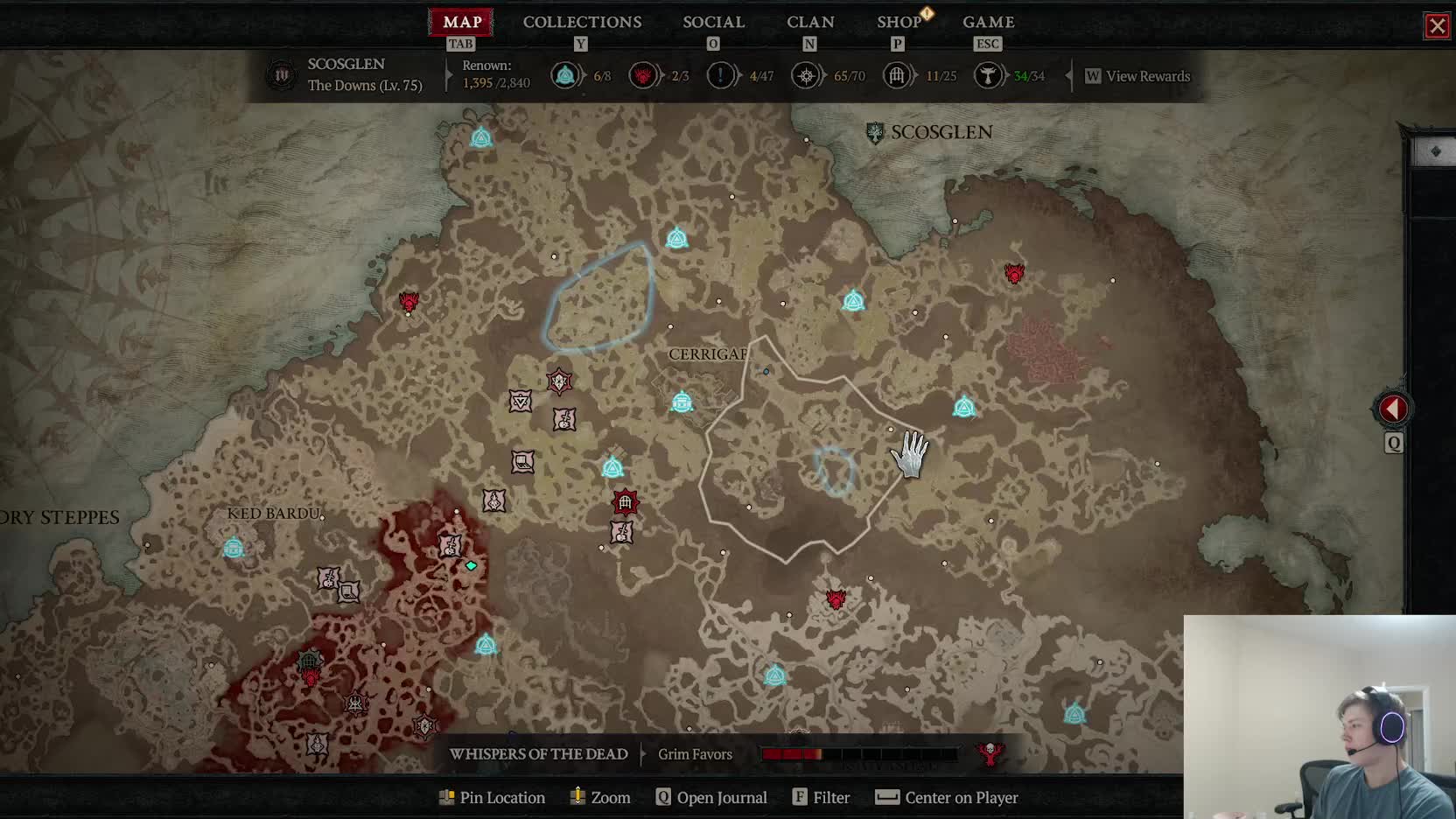The width and height of the screenshot is (1456, 819).
Task: Open the Game menu tab
Action: (x=988, y=22)
